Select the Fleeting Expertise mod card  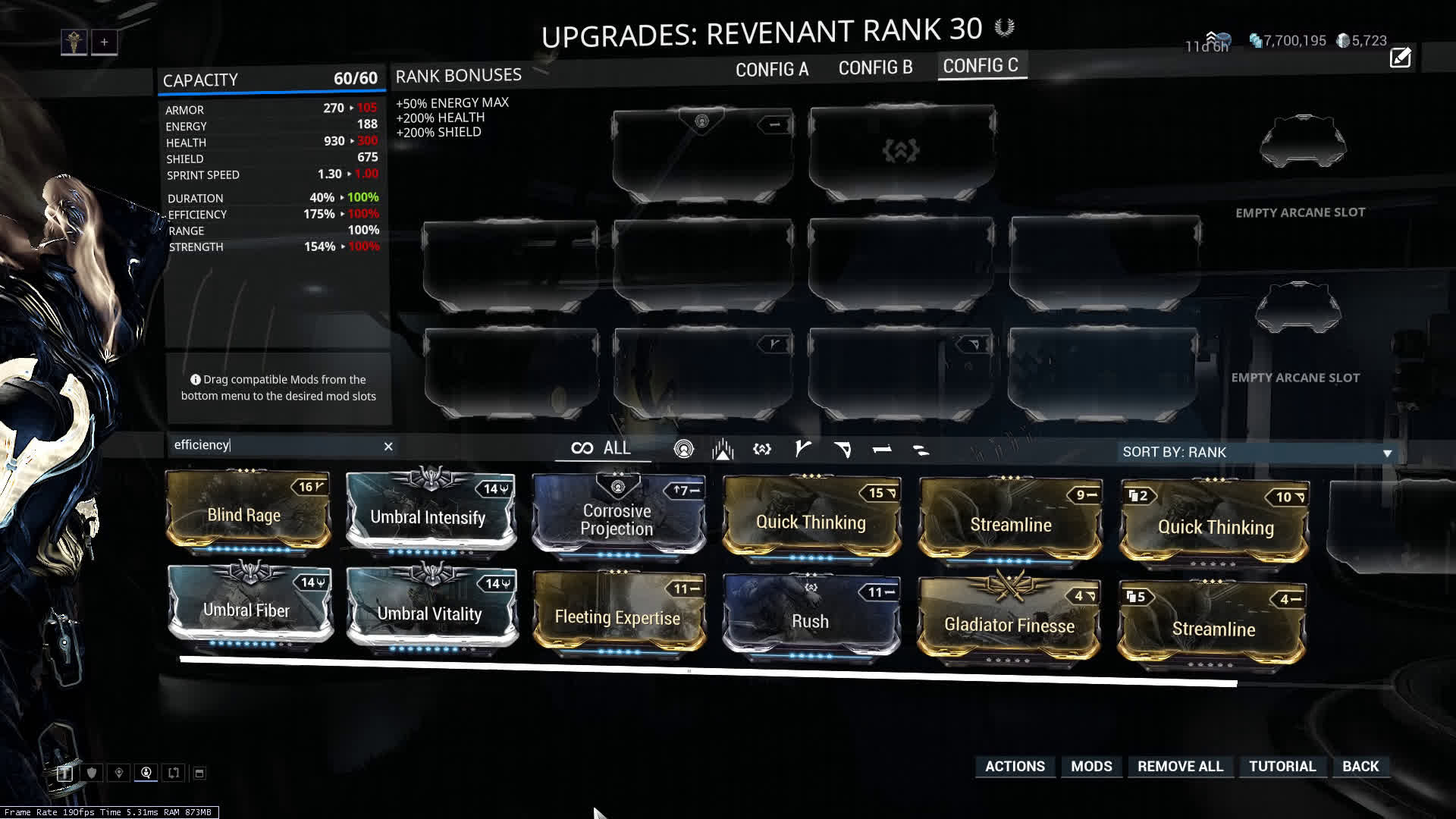click(x=618, y=616)
